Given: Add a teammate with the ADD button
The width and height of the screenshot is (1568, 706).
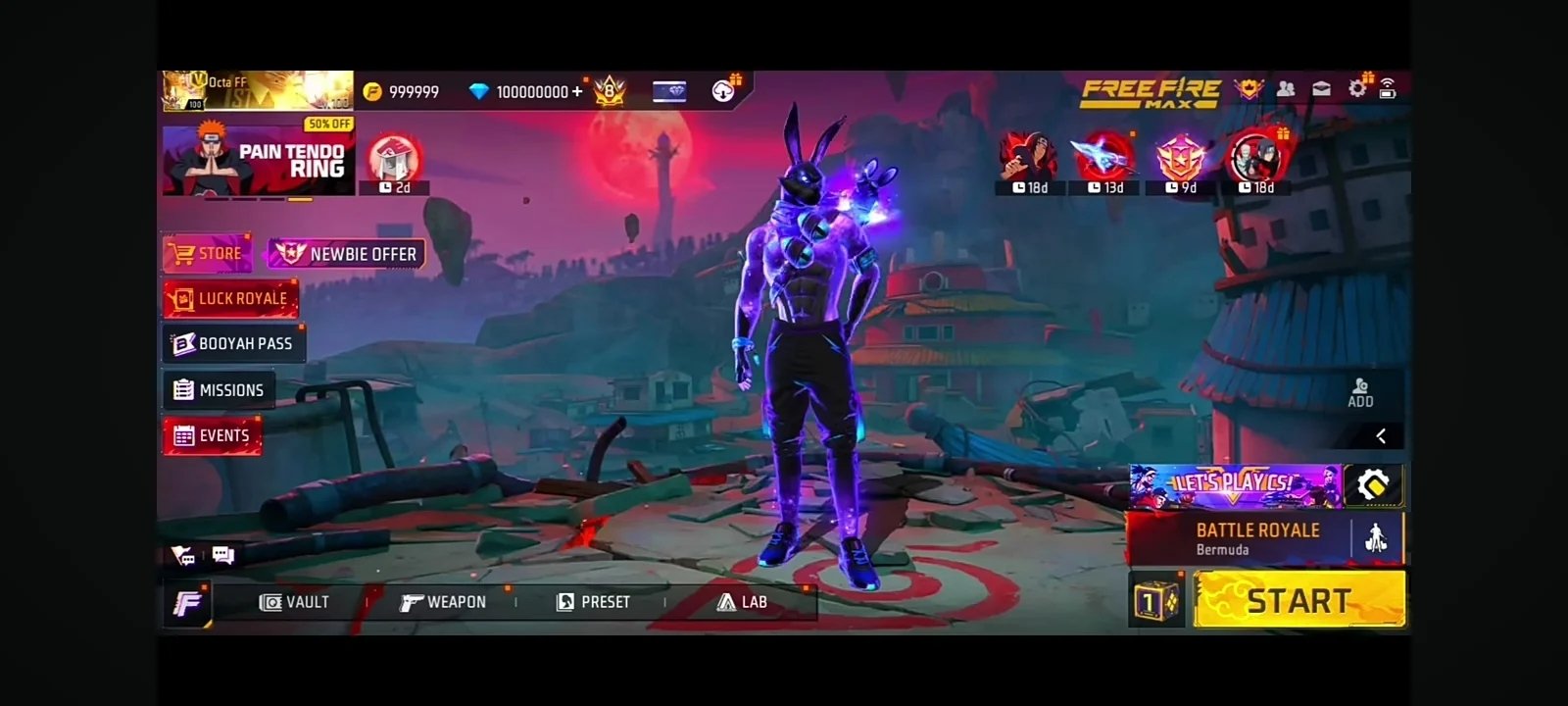Looking at the screenshot, I should click(x=1360, y=392).
